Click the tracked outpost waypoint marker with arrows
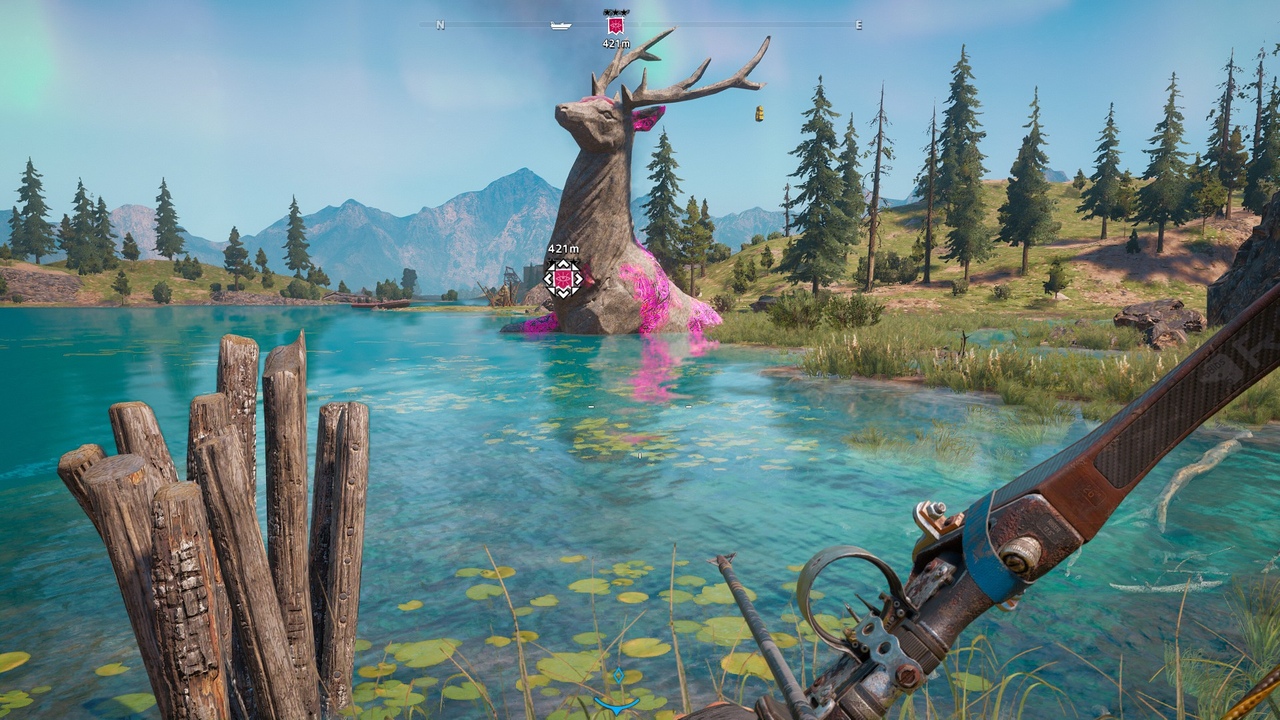Screen dimensions: 1280x720 coord(563,277)
